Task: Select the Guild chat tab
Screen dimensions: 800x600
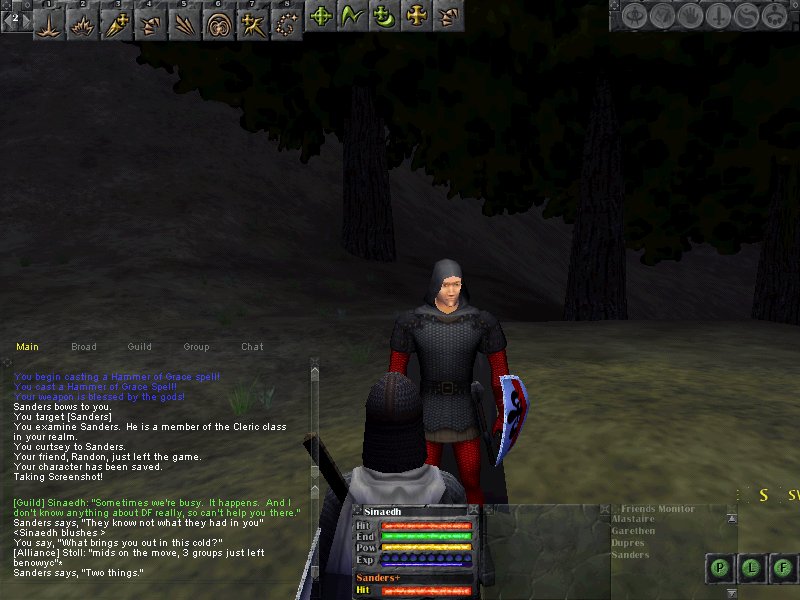Action: point(140,347)
